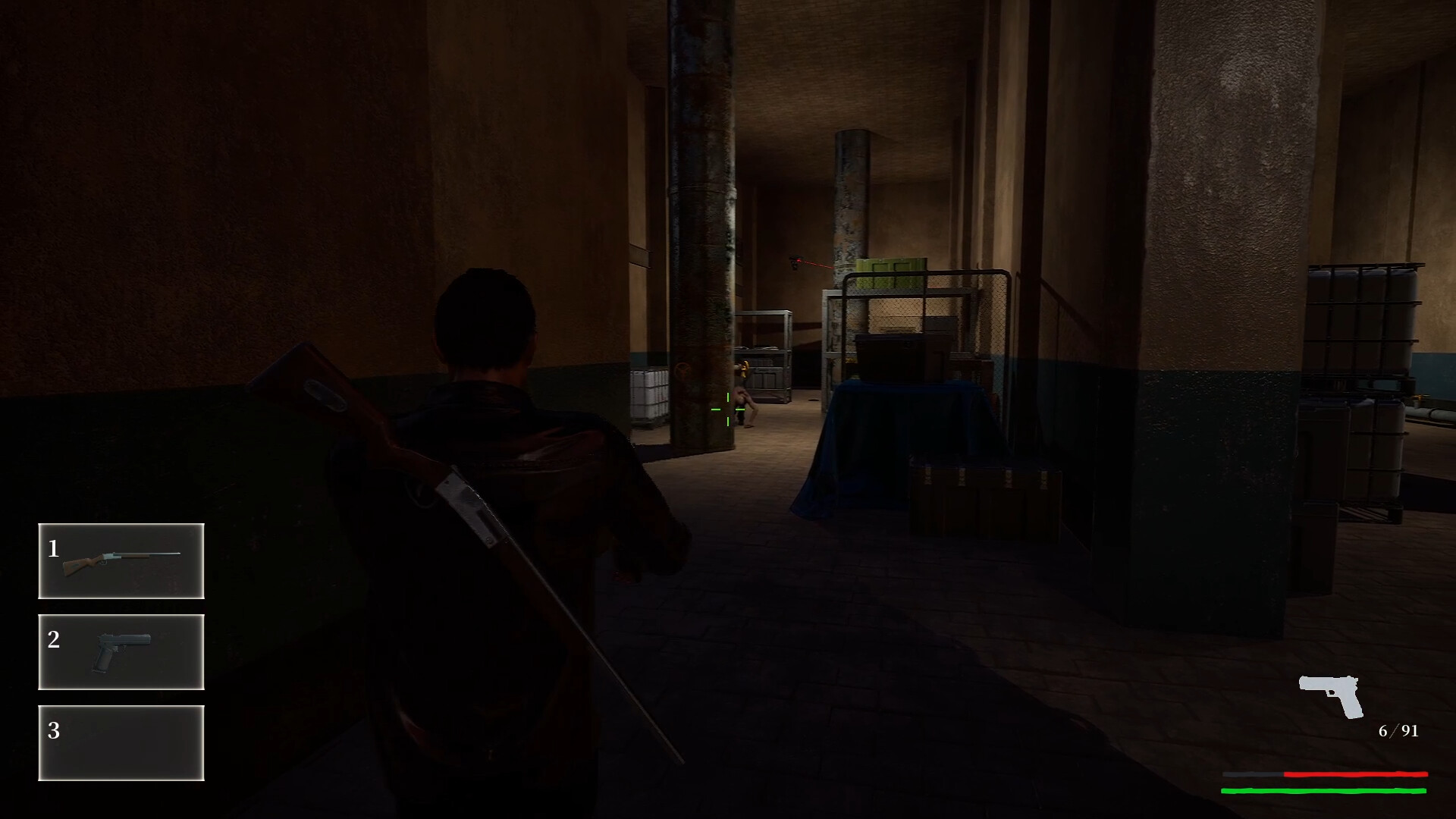
Task: Click the empty weapon slot 3
Action: (x=121, y=744)
